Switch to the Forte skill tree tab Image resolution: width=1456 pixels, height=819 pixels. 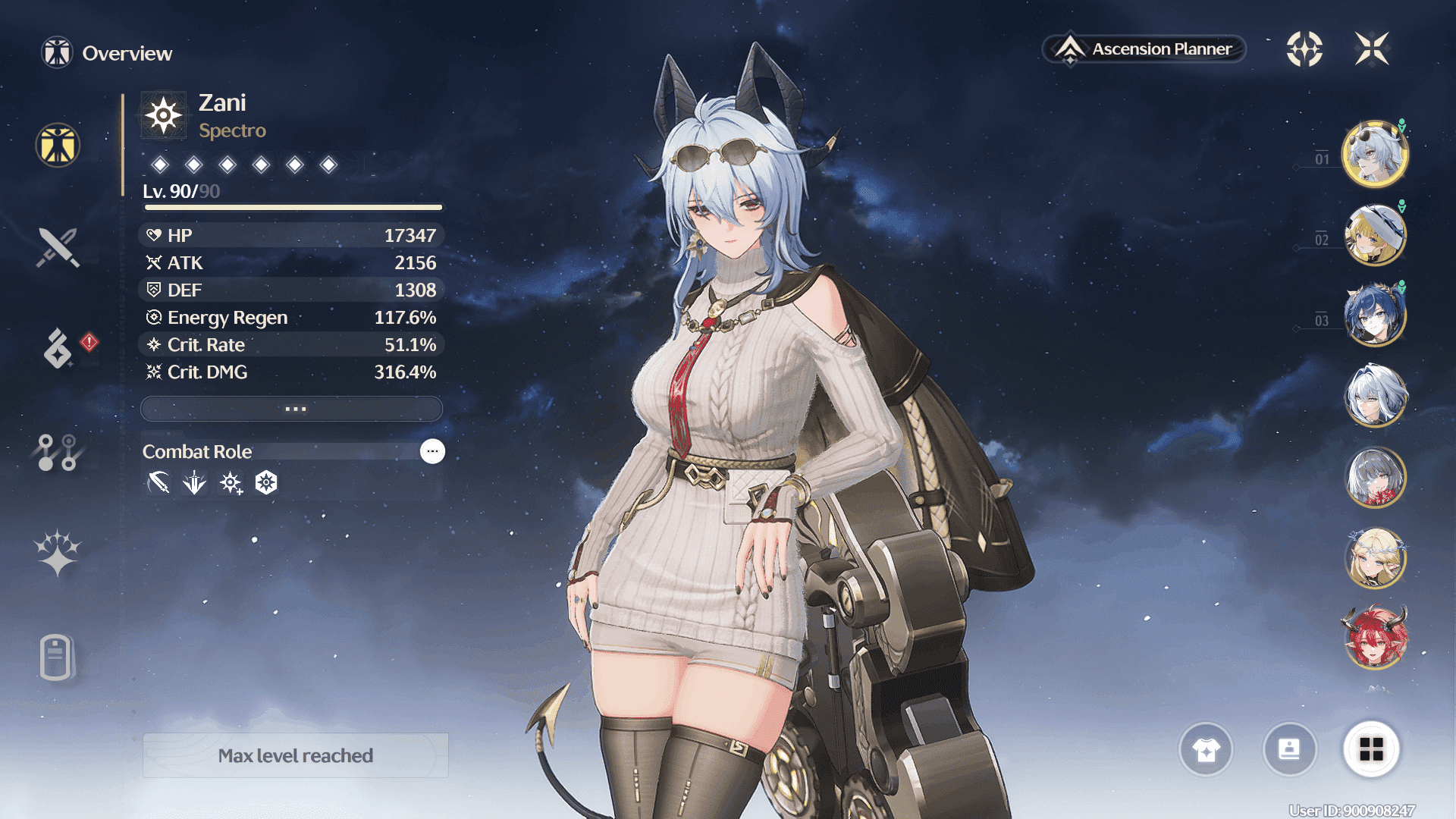58,453
